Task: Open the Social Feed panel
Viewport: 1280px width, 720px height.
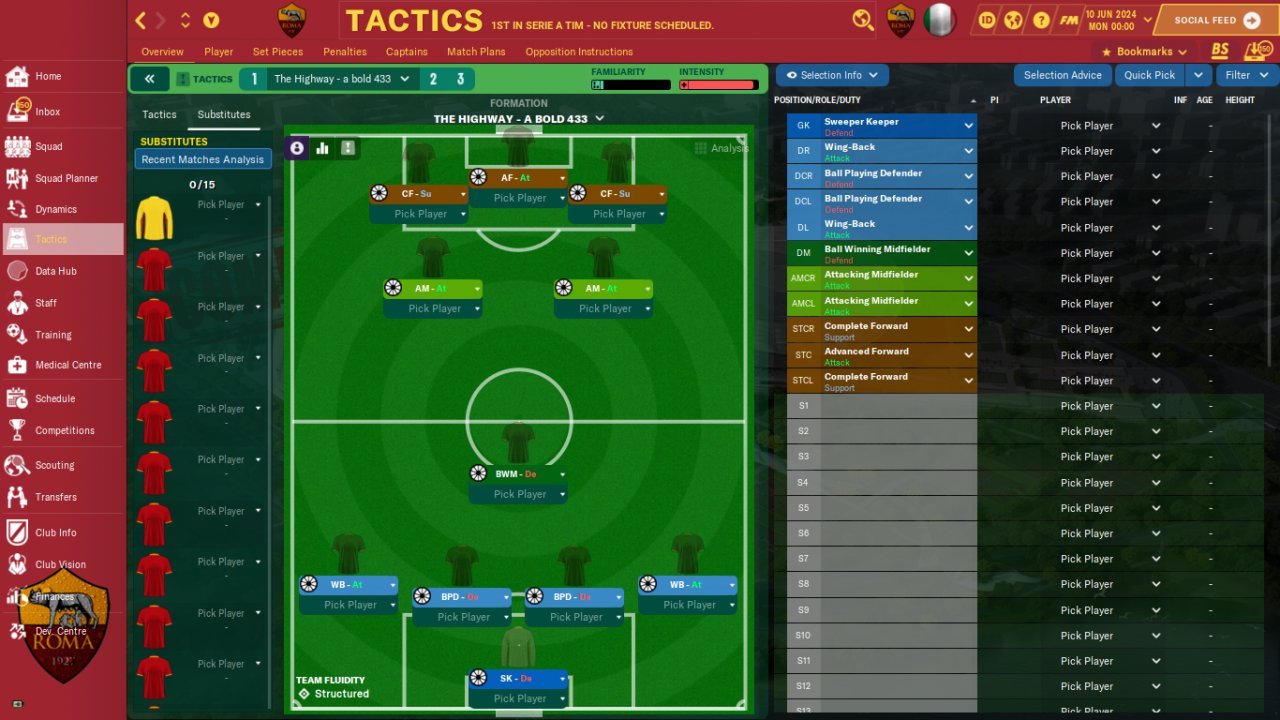Action: 1217,20
